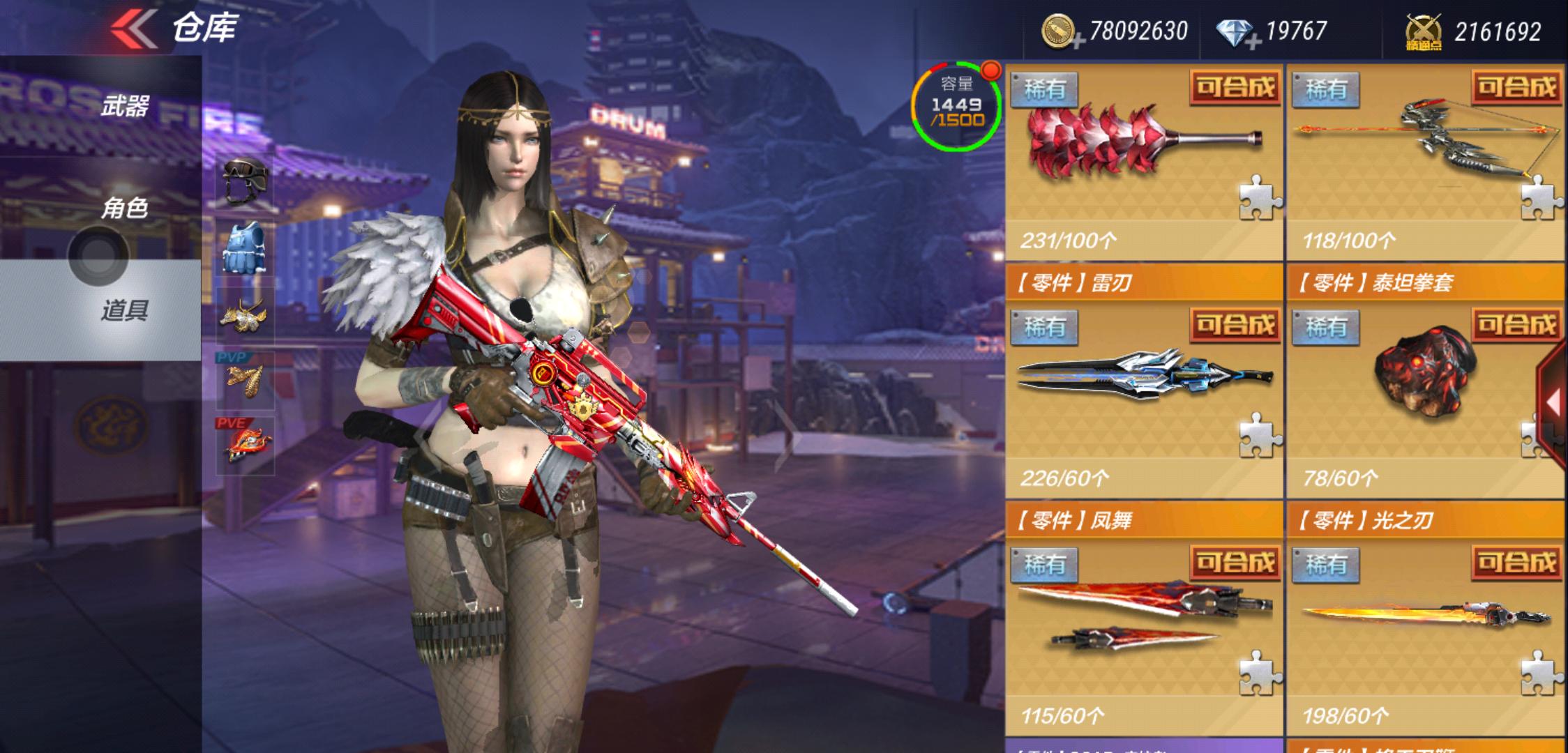The width and height of the screenshot is (1568, 753).
Task: Choose the golden dragon accessory slot
Action: pyautogui.click(x=245, y=315)
